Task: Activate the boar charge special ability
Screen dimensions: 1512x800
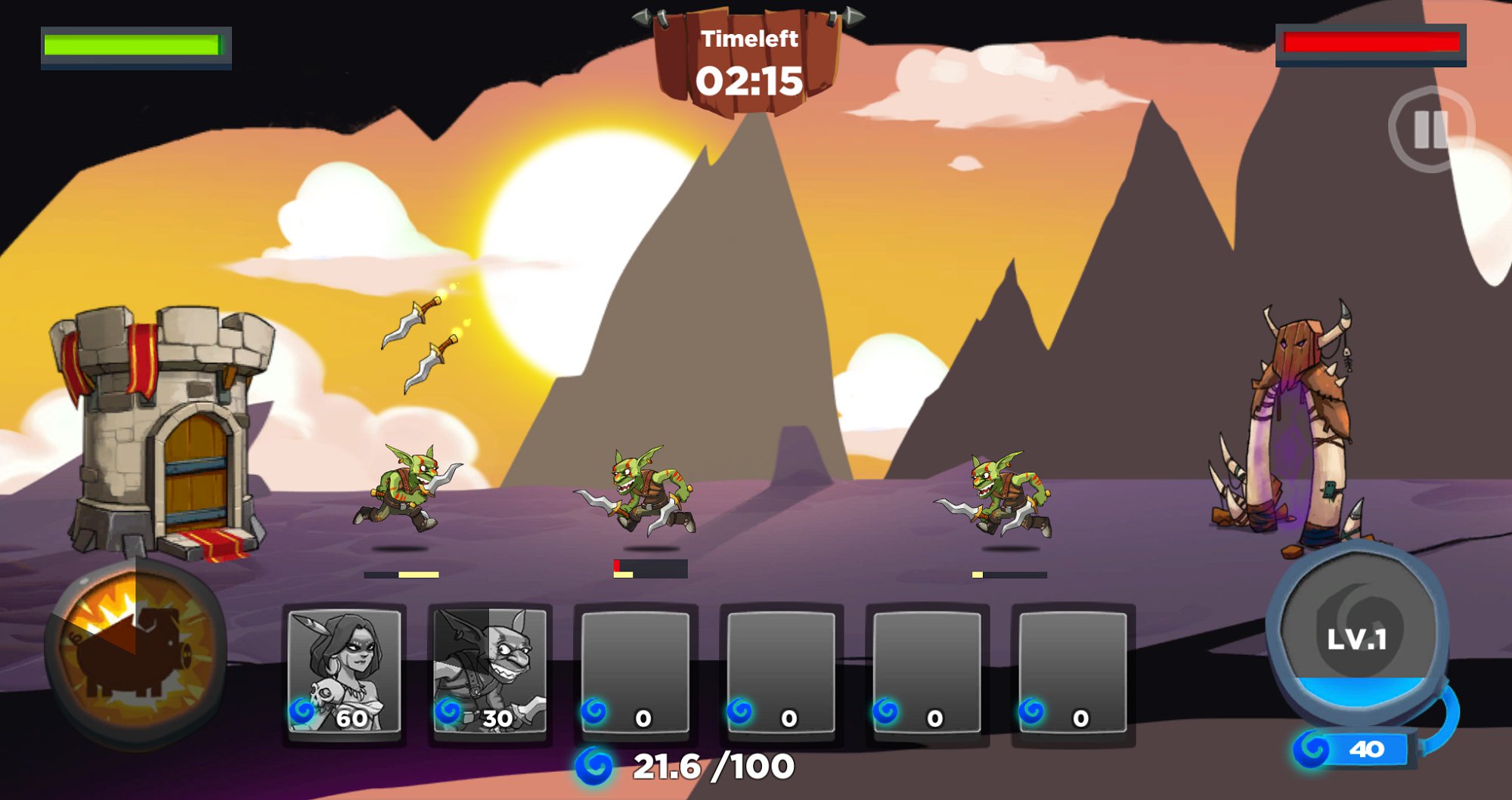Action: pos(135,650)
